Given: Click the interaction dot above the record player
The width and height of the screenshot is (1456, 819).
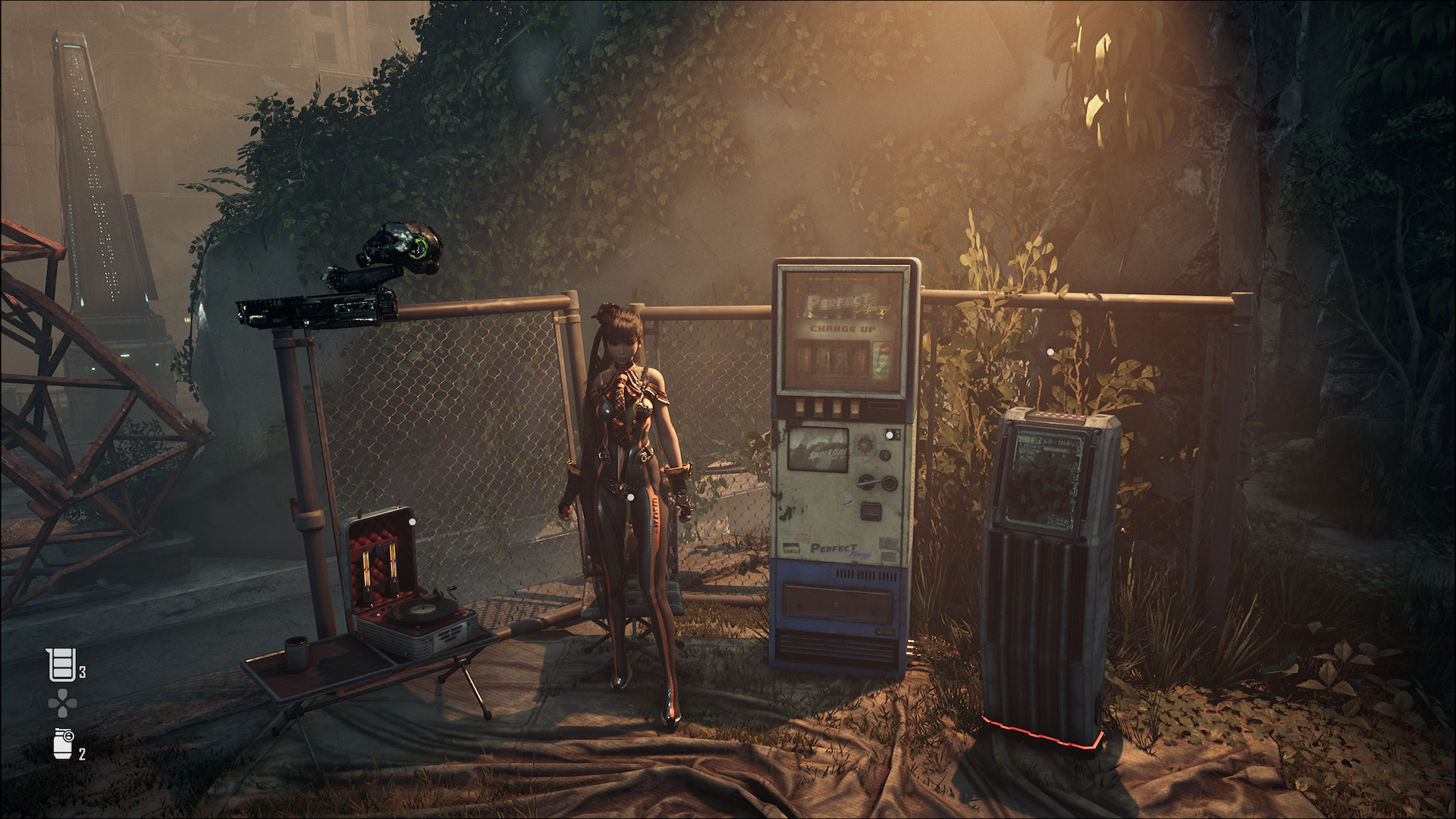Looking at the screenshot, I should point(412,522).
